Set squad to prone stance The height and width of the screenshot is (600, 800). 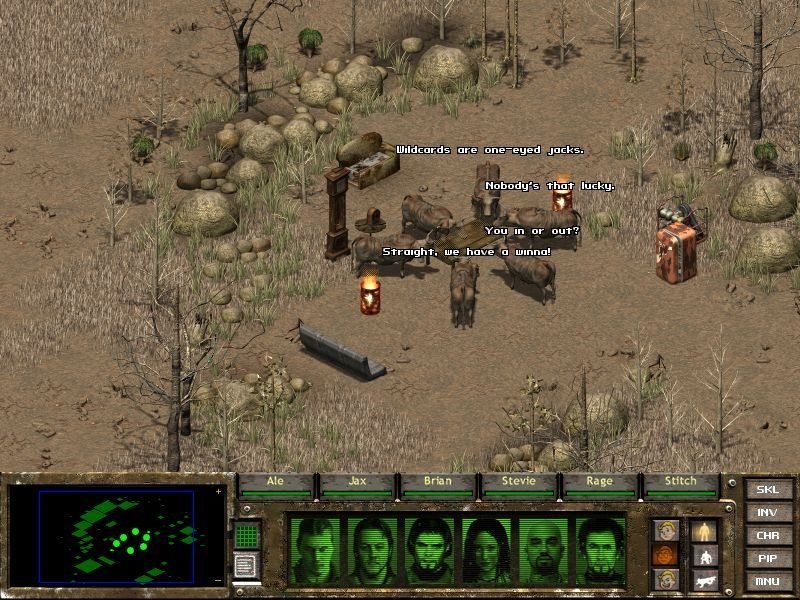[x=705, y=580]
